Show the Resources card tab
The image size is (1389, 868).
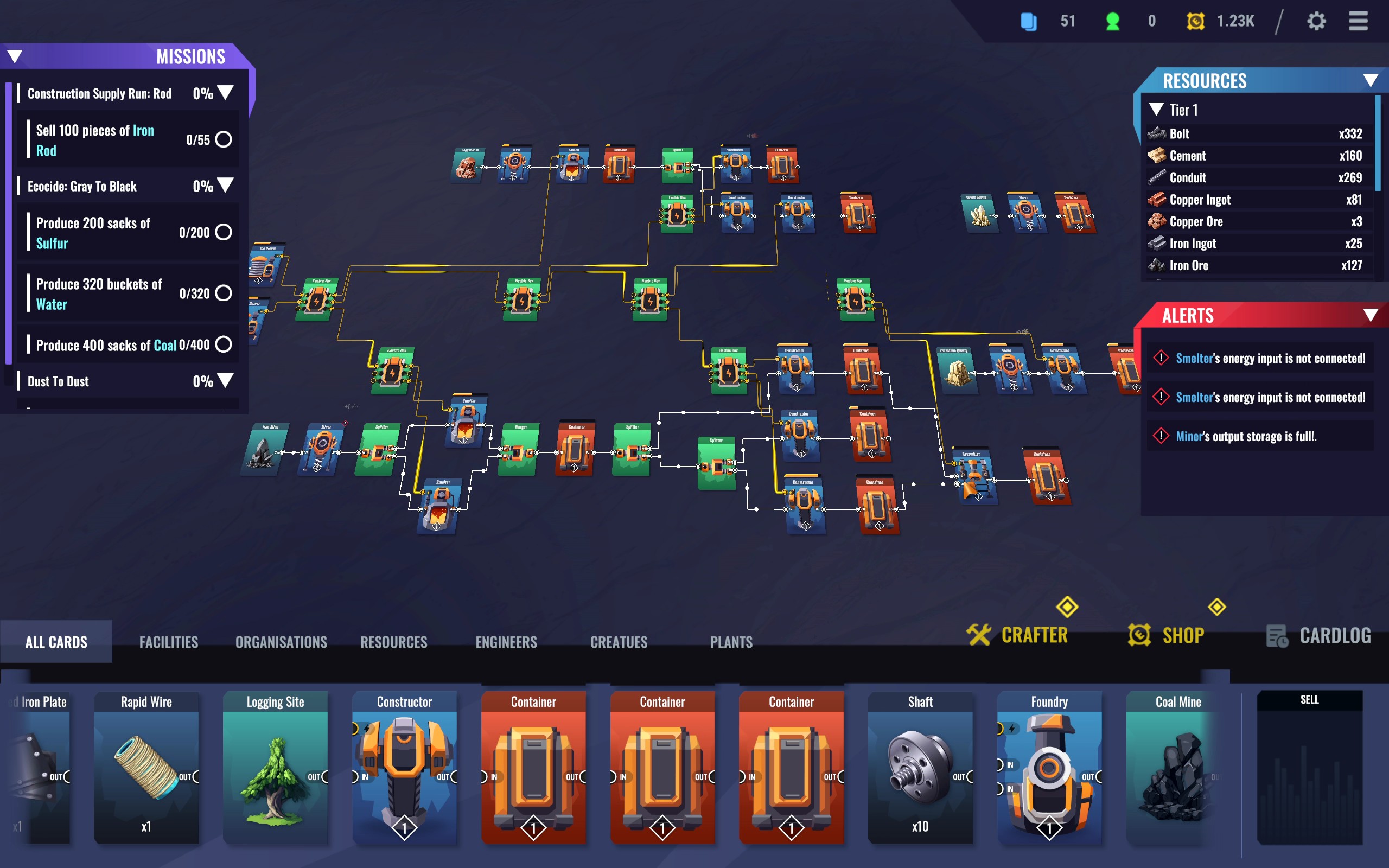(x=394, y=642)
